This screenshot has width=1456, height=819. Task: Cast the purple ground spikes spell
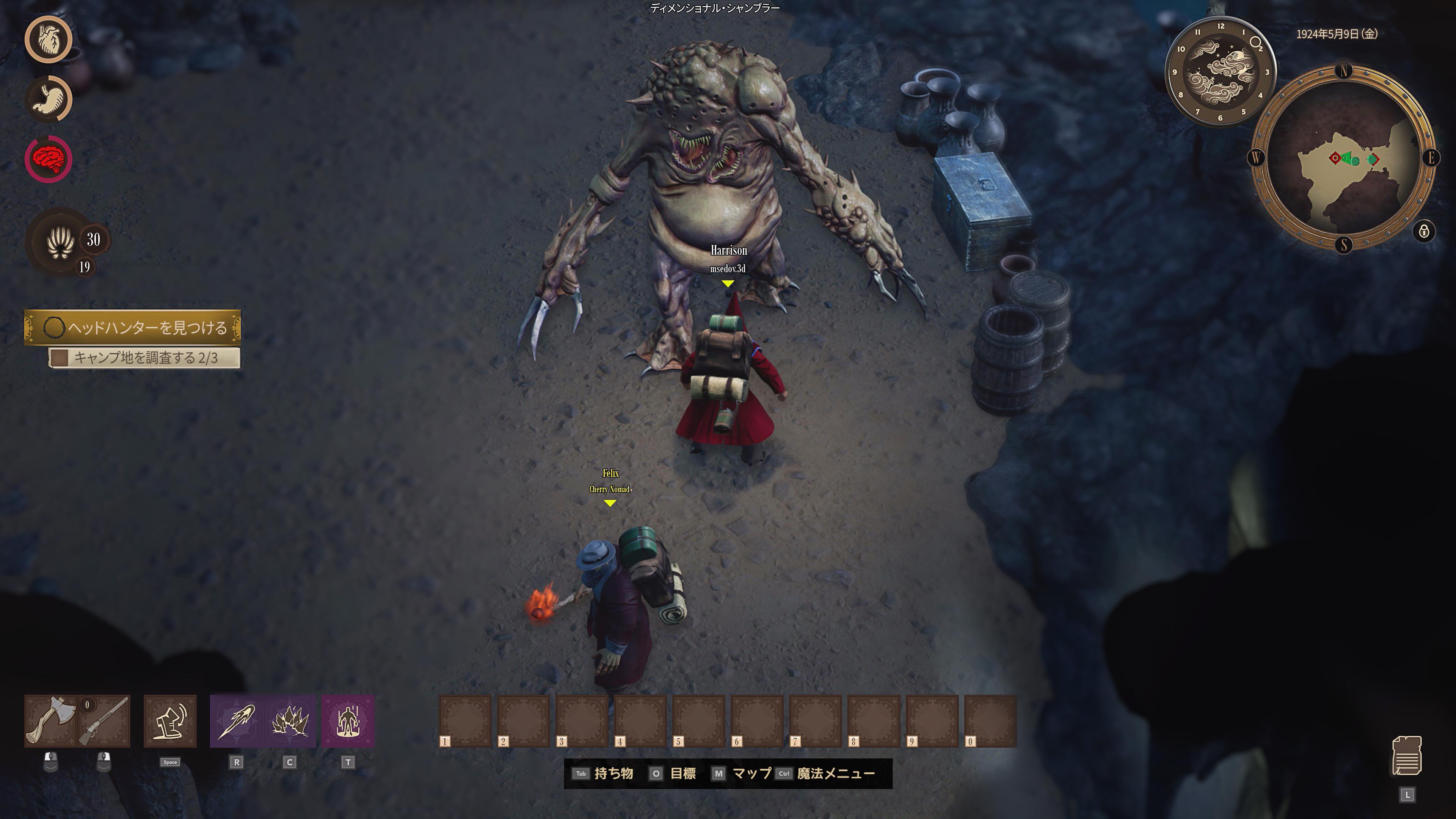click(x=290, y=721)
